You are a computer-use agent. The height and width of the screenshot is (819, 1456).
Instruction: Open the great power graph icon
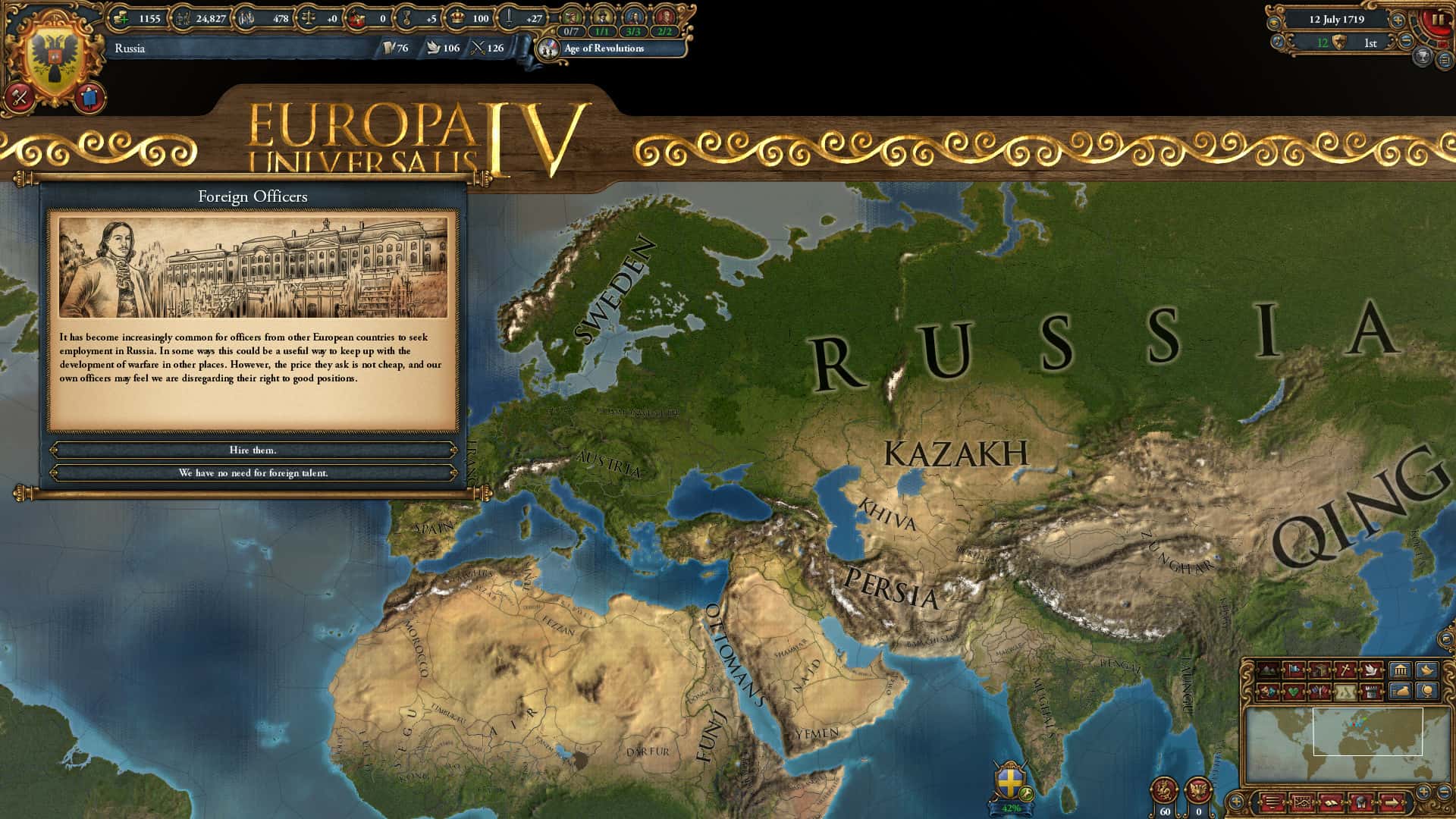coord(1302,802)
